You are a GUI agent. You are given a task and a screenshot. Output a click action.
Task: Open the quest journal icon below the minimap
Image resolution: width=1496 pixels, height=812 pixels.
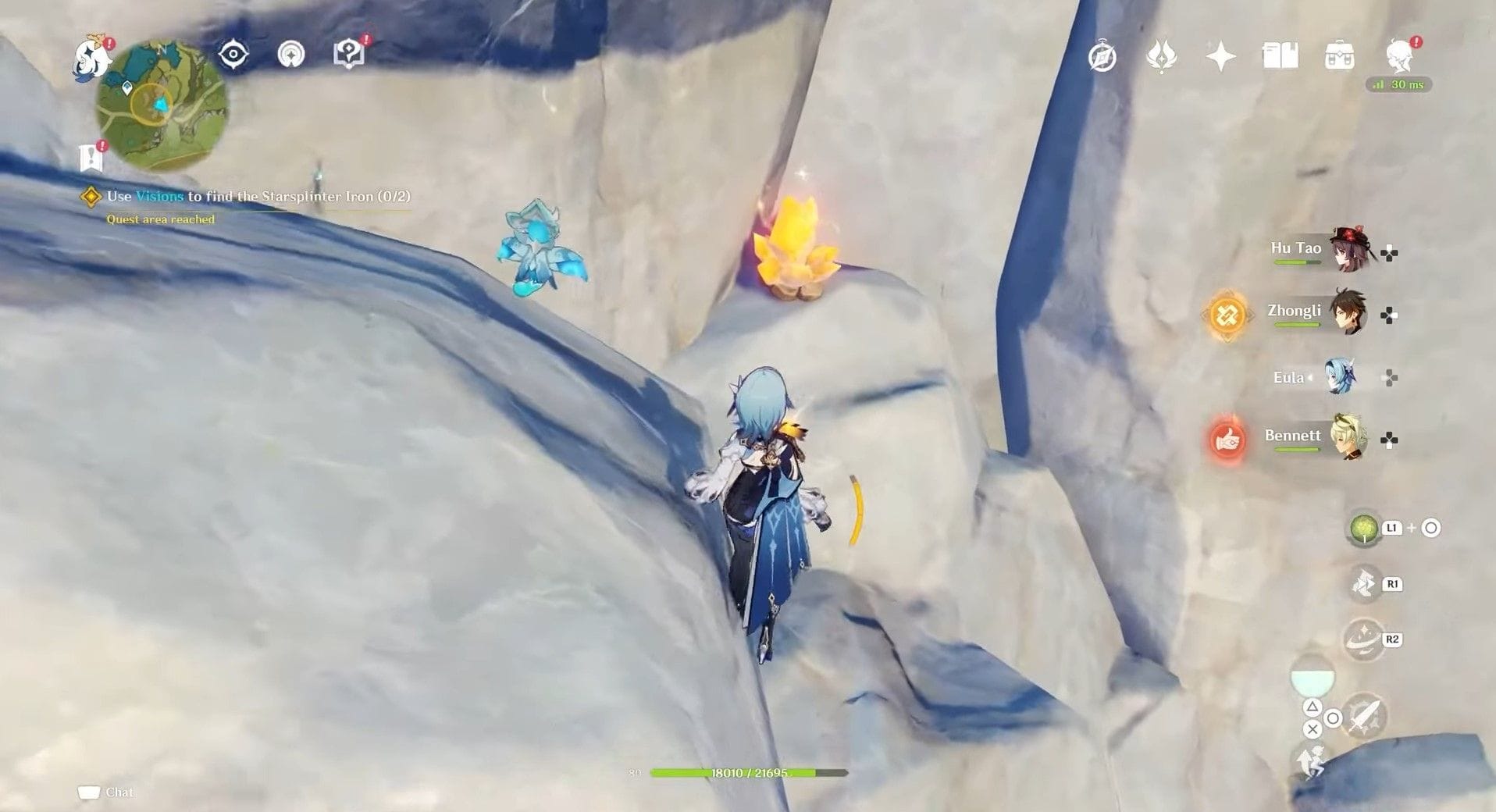(92, 156)
